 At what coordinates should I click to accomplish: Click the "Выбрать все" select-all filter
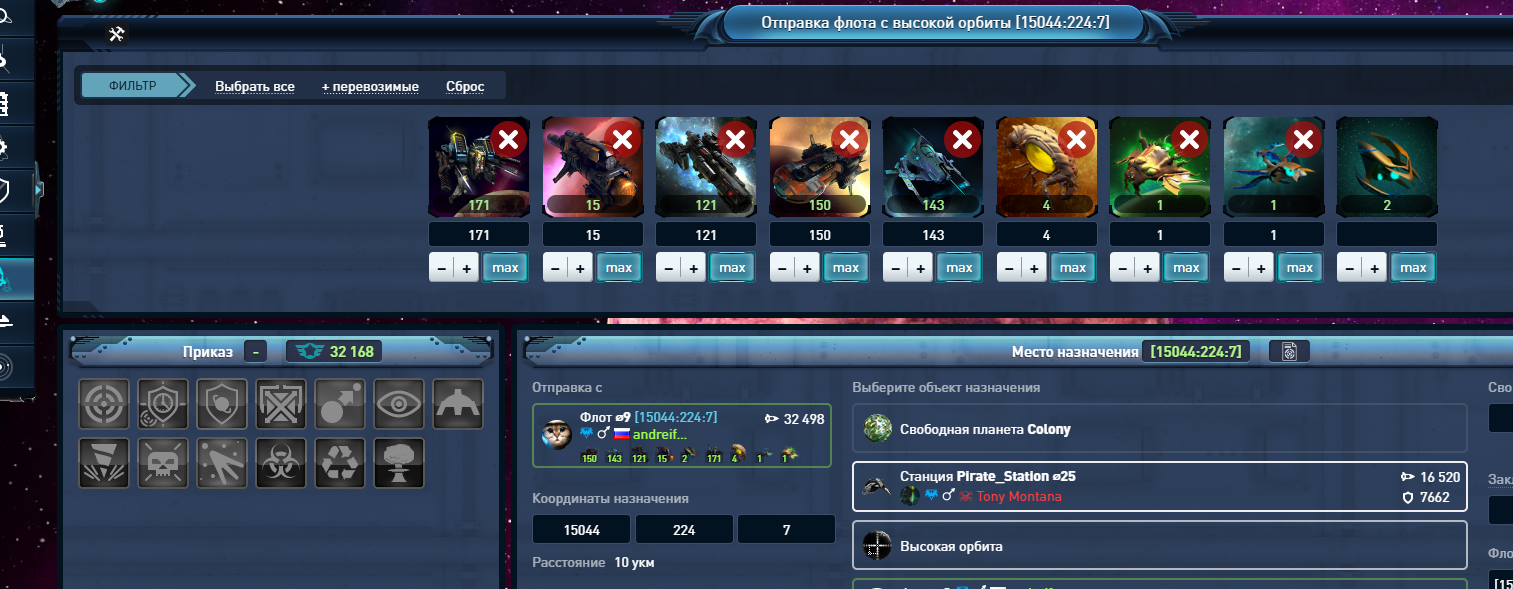coord(254,87)
